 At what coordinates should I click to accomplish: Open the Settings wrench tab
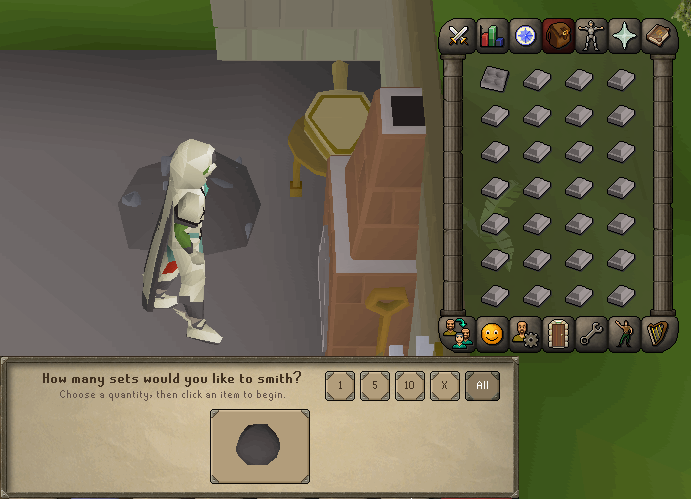coord(590,334)
